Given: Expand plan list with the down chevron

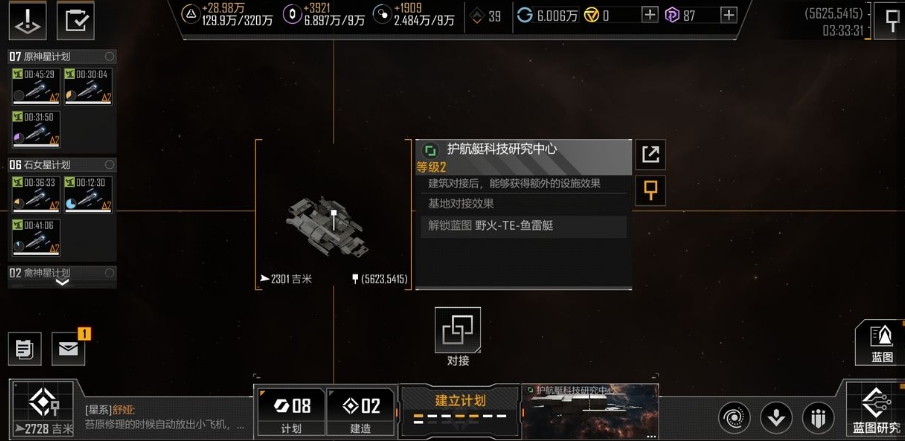Looking at the screenshot, I should [x=62, y=283].
